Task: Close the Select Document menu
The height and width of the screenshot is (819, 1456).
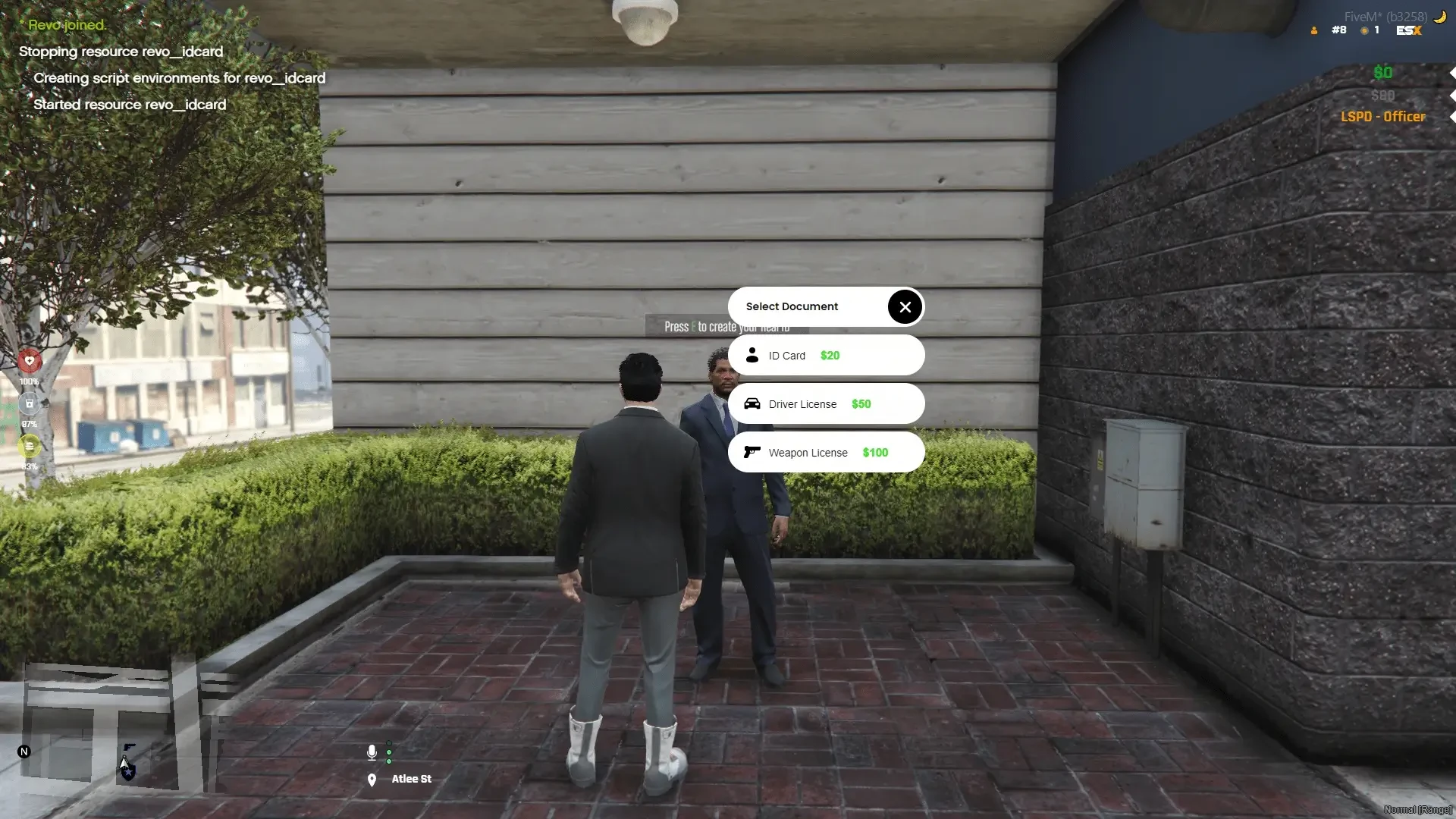Action: pyautogui.click(x=905, y=307)
